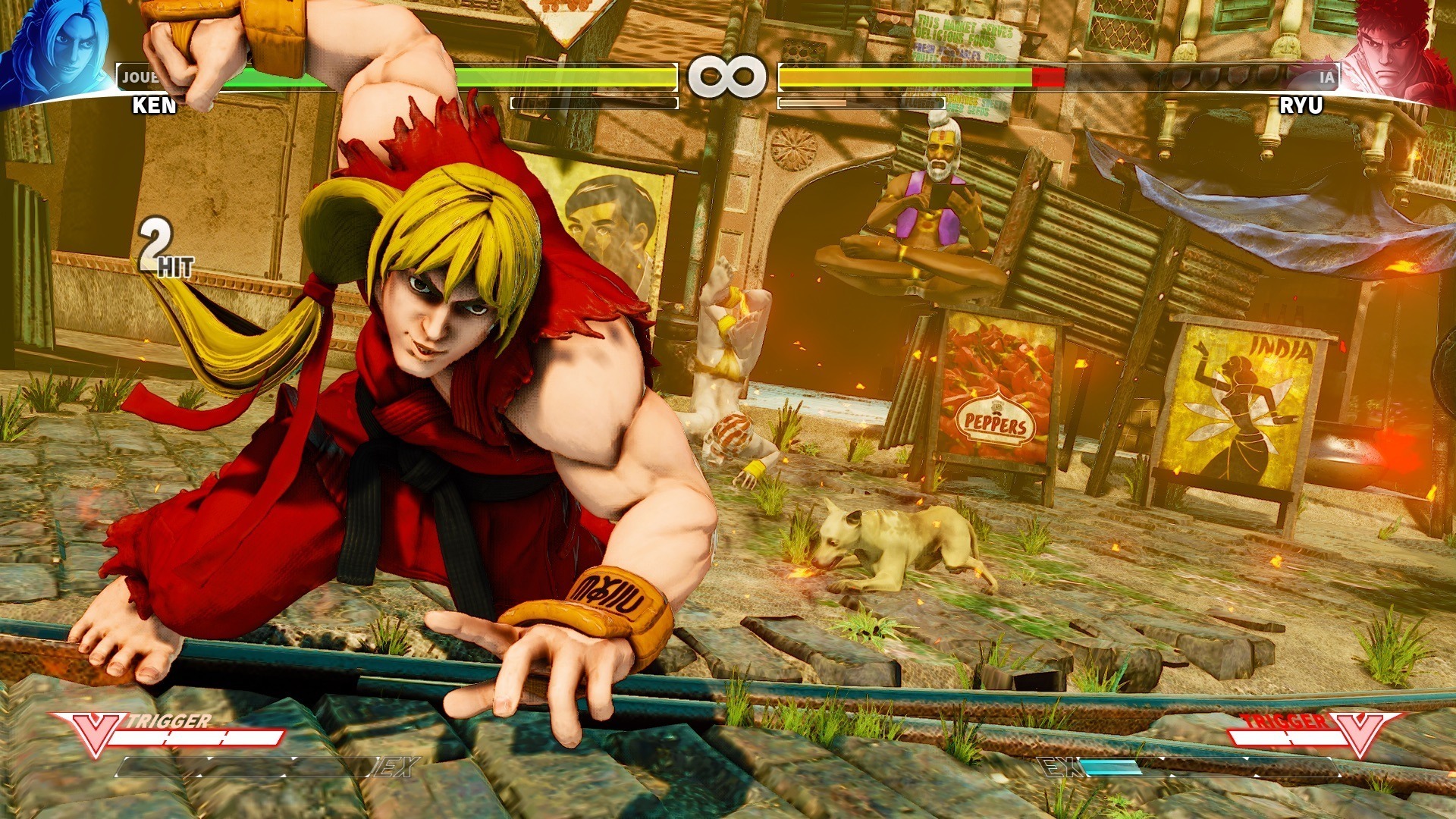Screen dimensions: 1456x819
Task: Select Ryu's red character portrait
Action: pos(1398,52)
